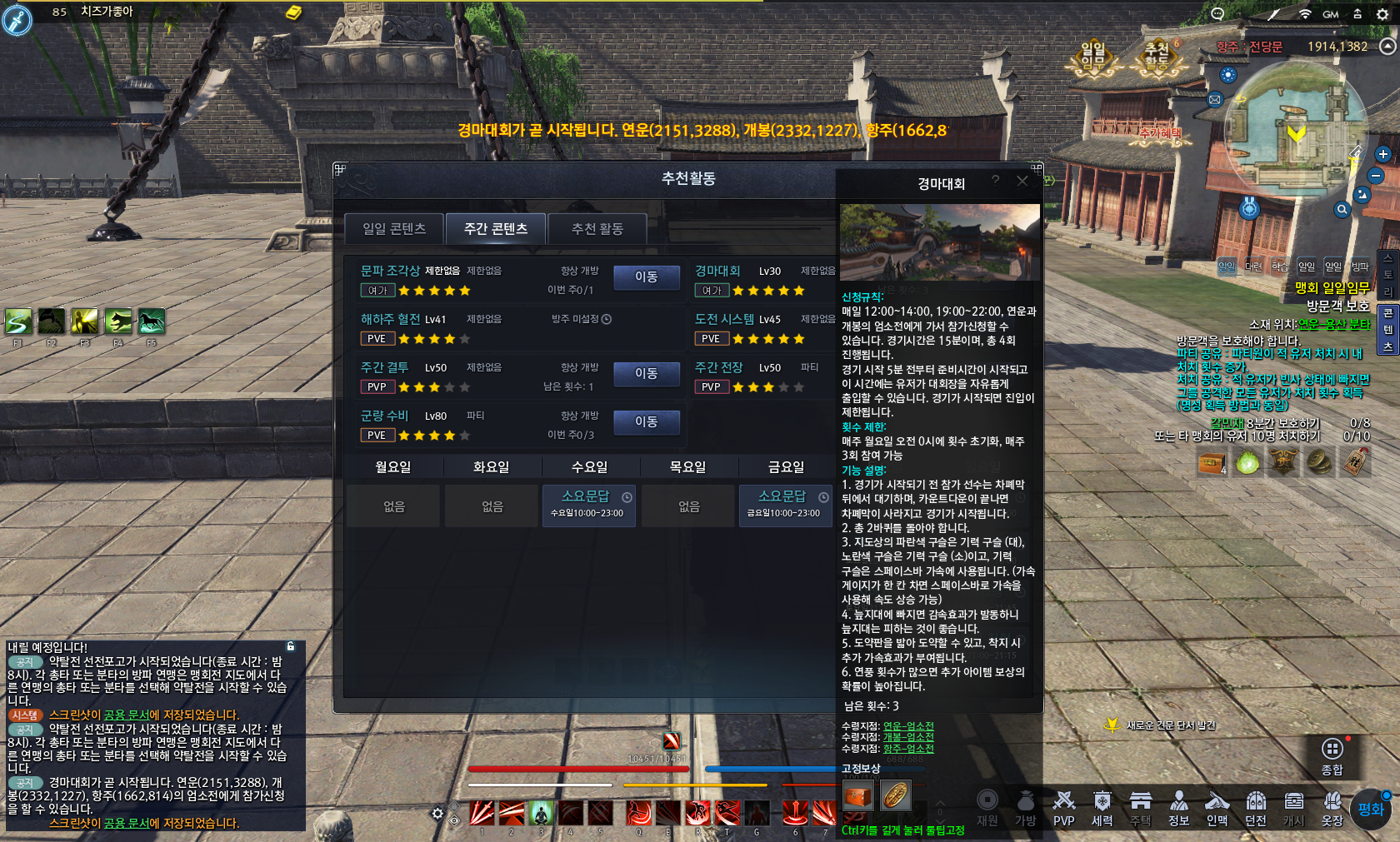
Task: Toggle the 방파 quest filter button
Action: [x=1362, y=265]
